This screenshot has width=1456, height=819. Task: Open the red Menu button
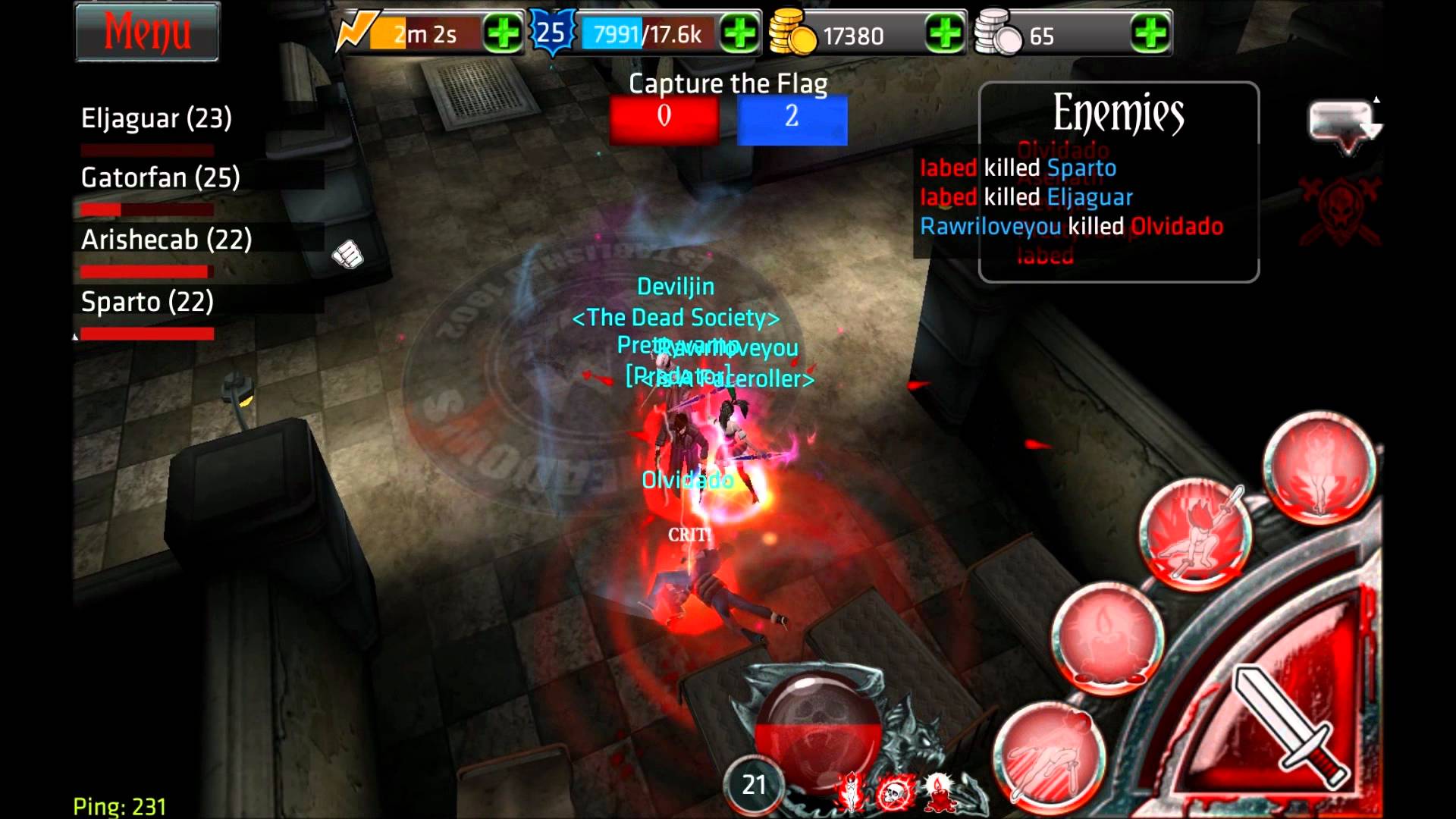tap(147, 32)
